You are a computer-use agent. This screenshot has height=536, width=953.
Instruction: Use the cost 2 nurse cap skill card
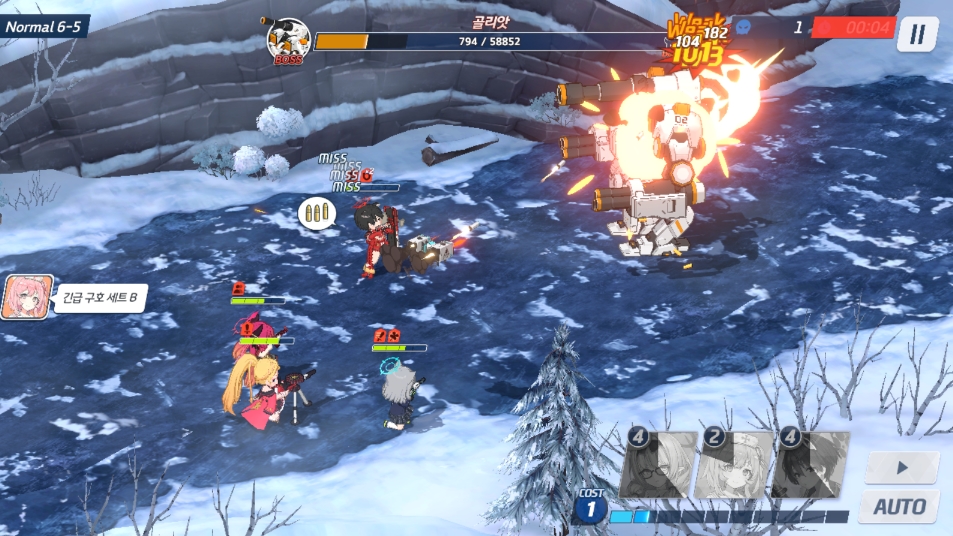tap(733, 464)
